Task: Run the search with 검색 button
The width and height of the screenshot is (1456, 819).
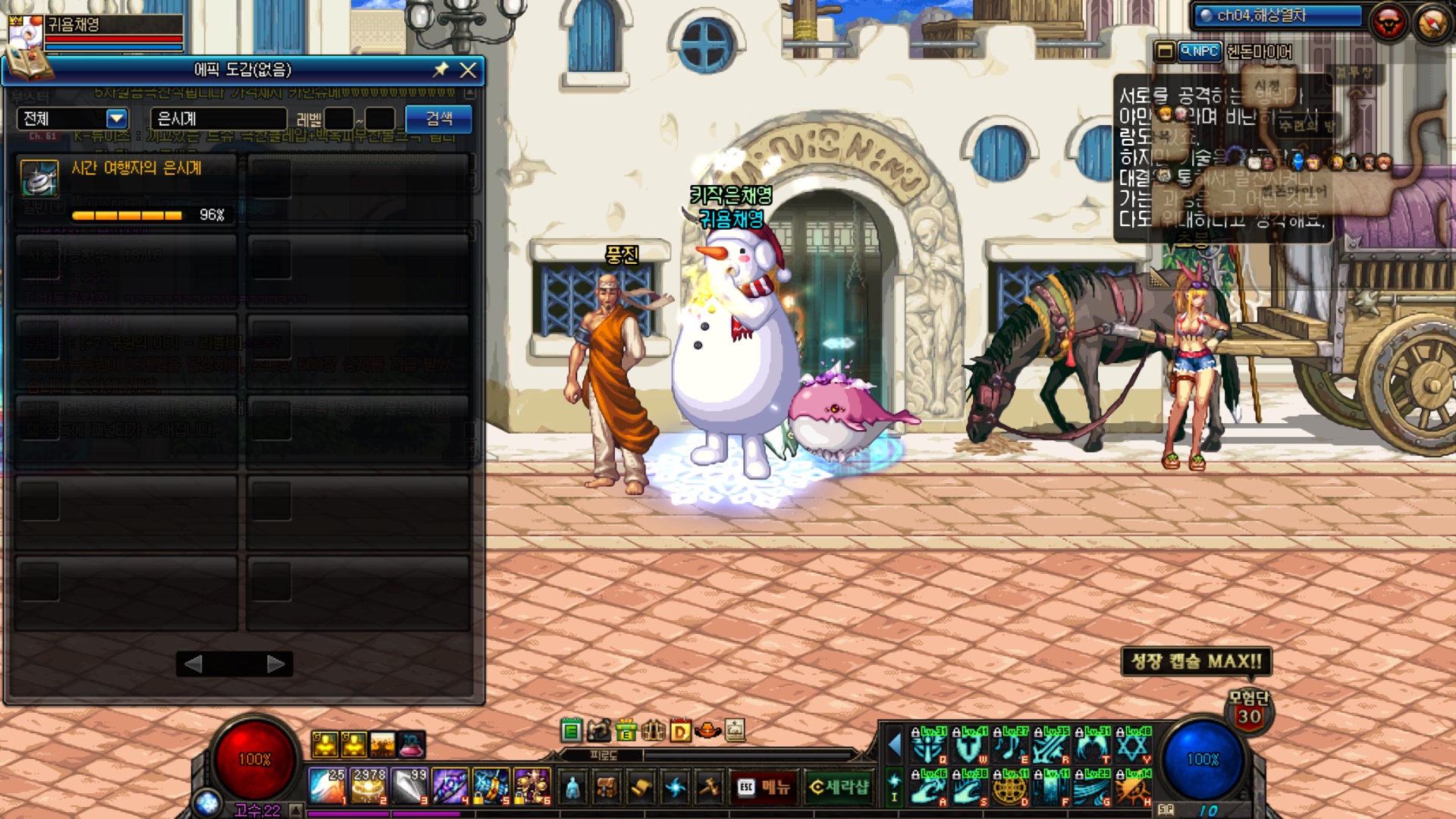Action: click(438, 118)
